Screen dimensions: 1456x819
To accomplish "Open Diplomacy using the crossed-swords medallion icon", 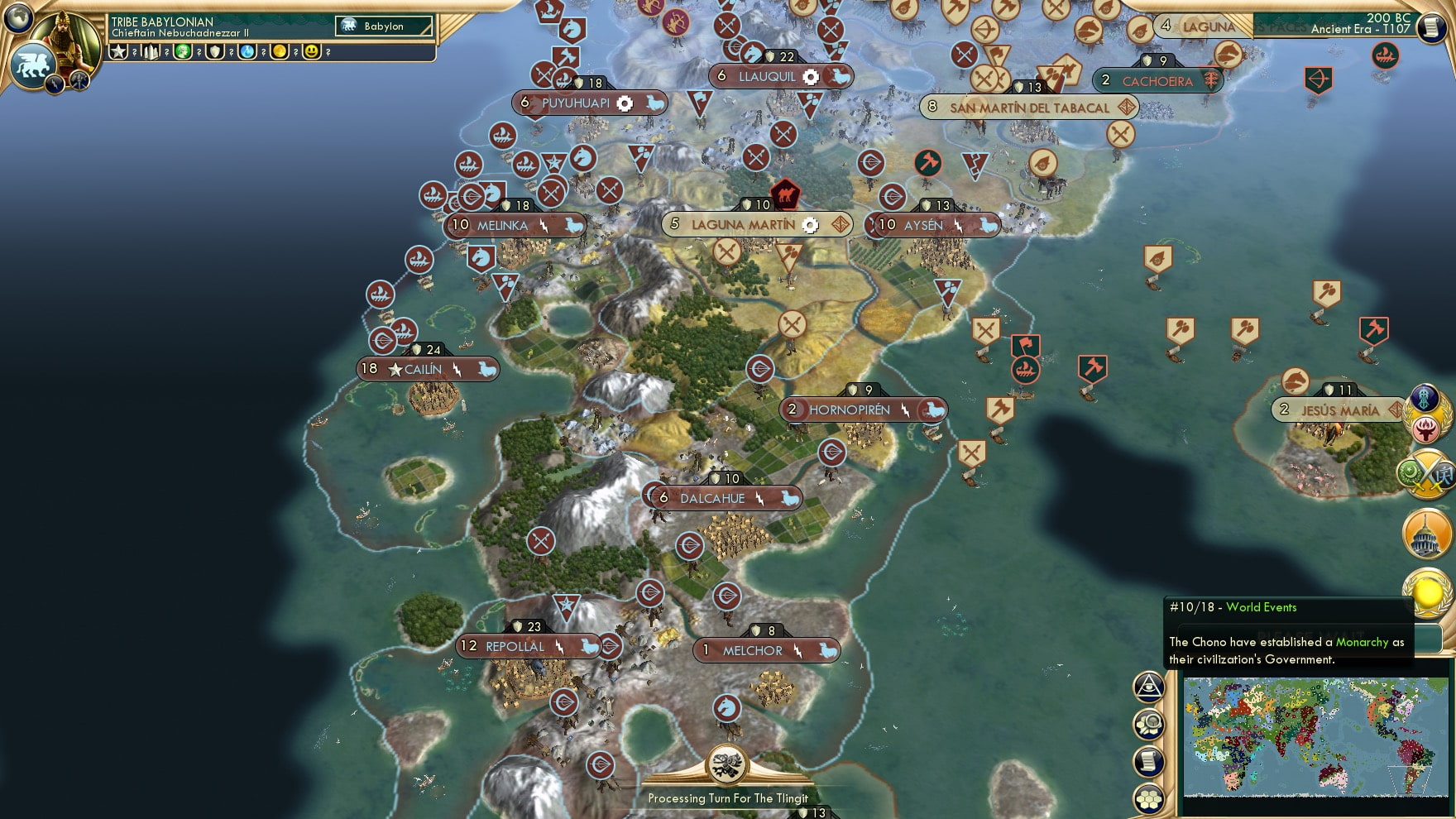I will pos(1425,472).
